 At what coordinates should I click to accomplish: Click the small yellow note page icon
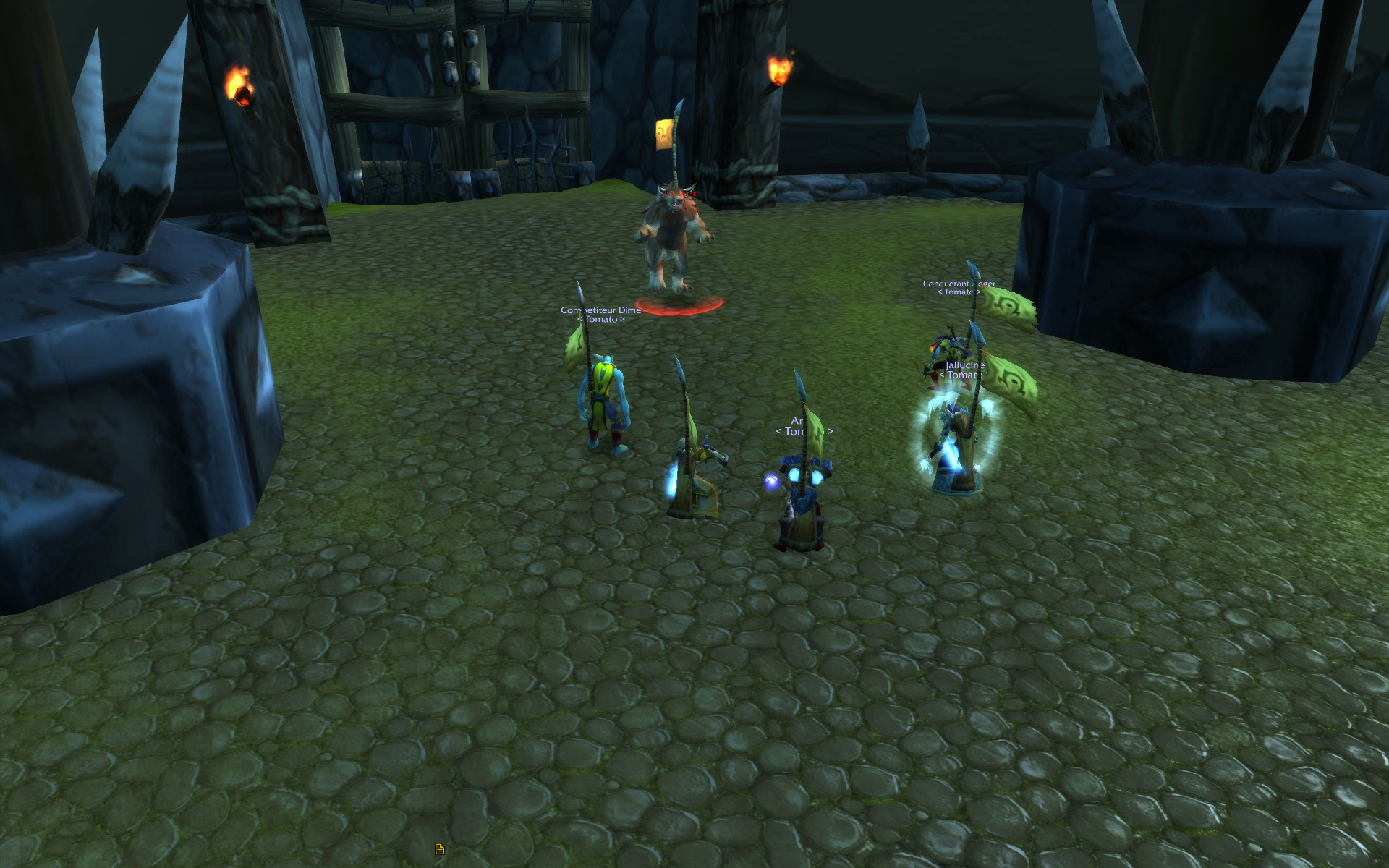(x=439, y=848)
